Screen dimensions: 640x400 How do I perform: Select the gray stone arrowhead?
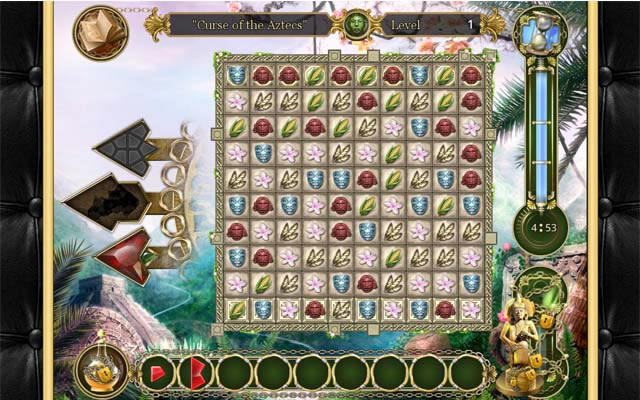pos(129,147)
